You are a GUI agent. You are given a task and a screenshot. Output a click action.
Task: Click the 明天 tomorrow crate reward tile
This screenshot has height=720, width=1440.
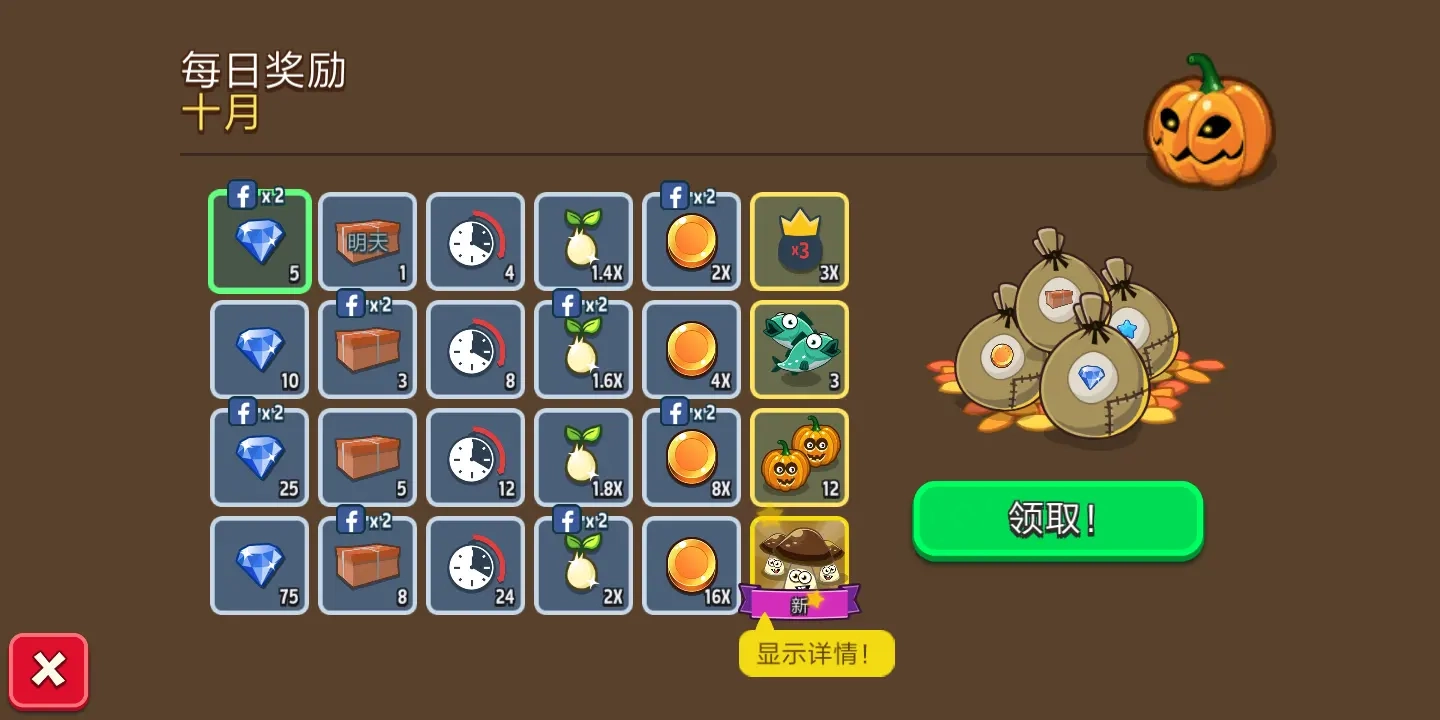[x=367, y=241]
